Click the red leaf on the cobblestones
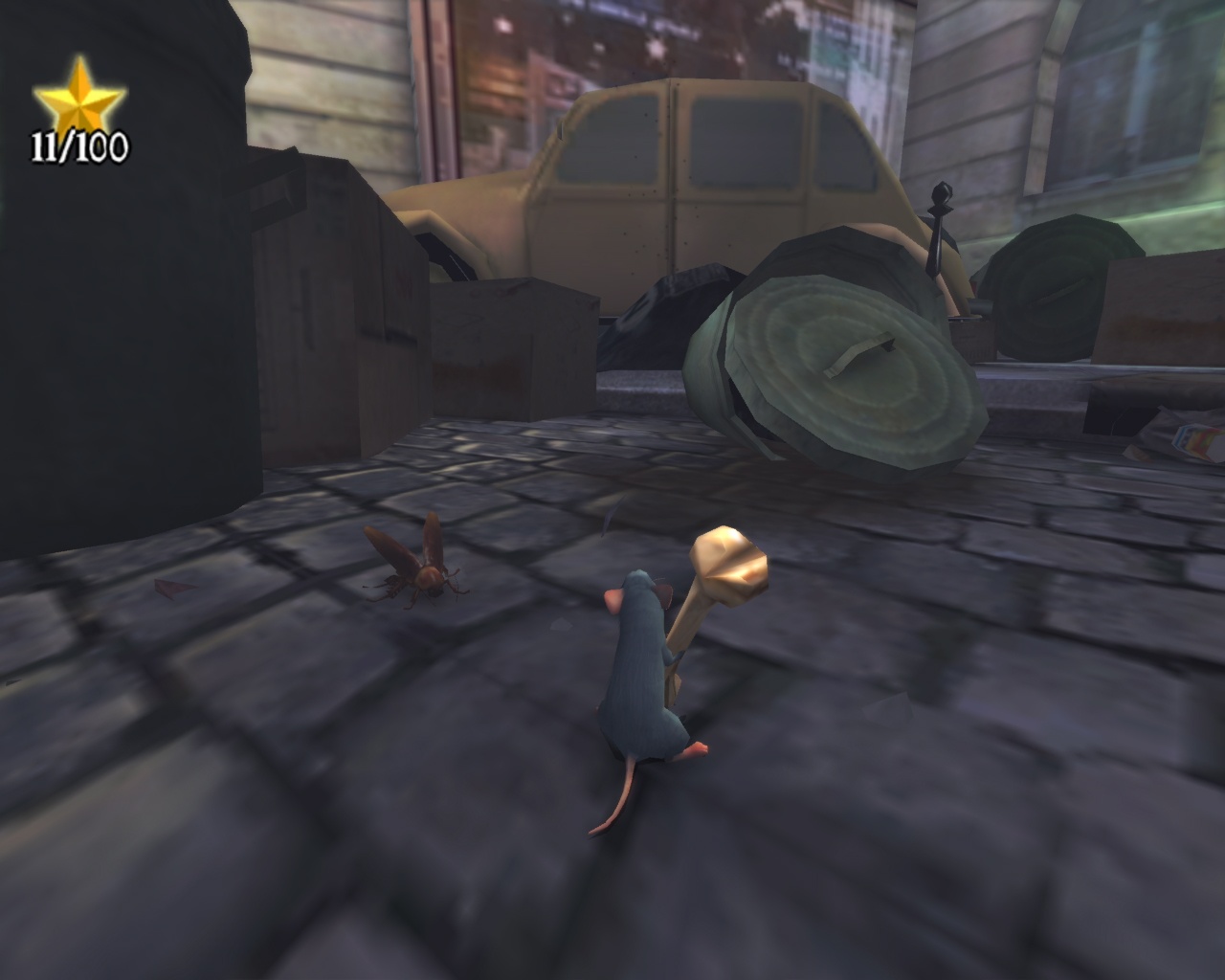The height and width of the screenshot is (980, 1225). (170, 589)
